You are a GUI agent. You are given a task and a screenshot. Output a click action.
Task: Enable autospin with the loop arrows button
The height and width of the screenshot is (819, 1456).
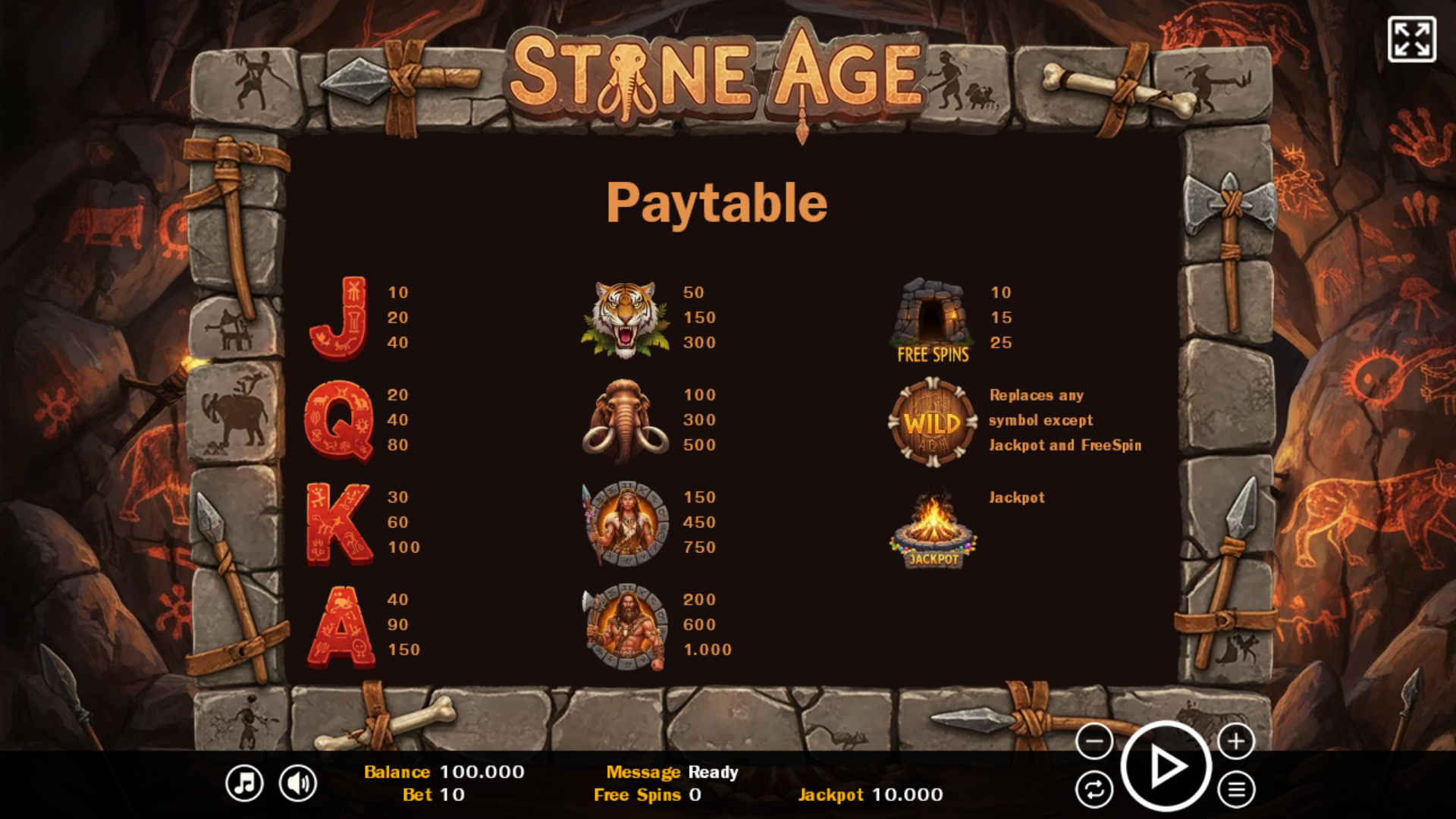click(1094, 790)
